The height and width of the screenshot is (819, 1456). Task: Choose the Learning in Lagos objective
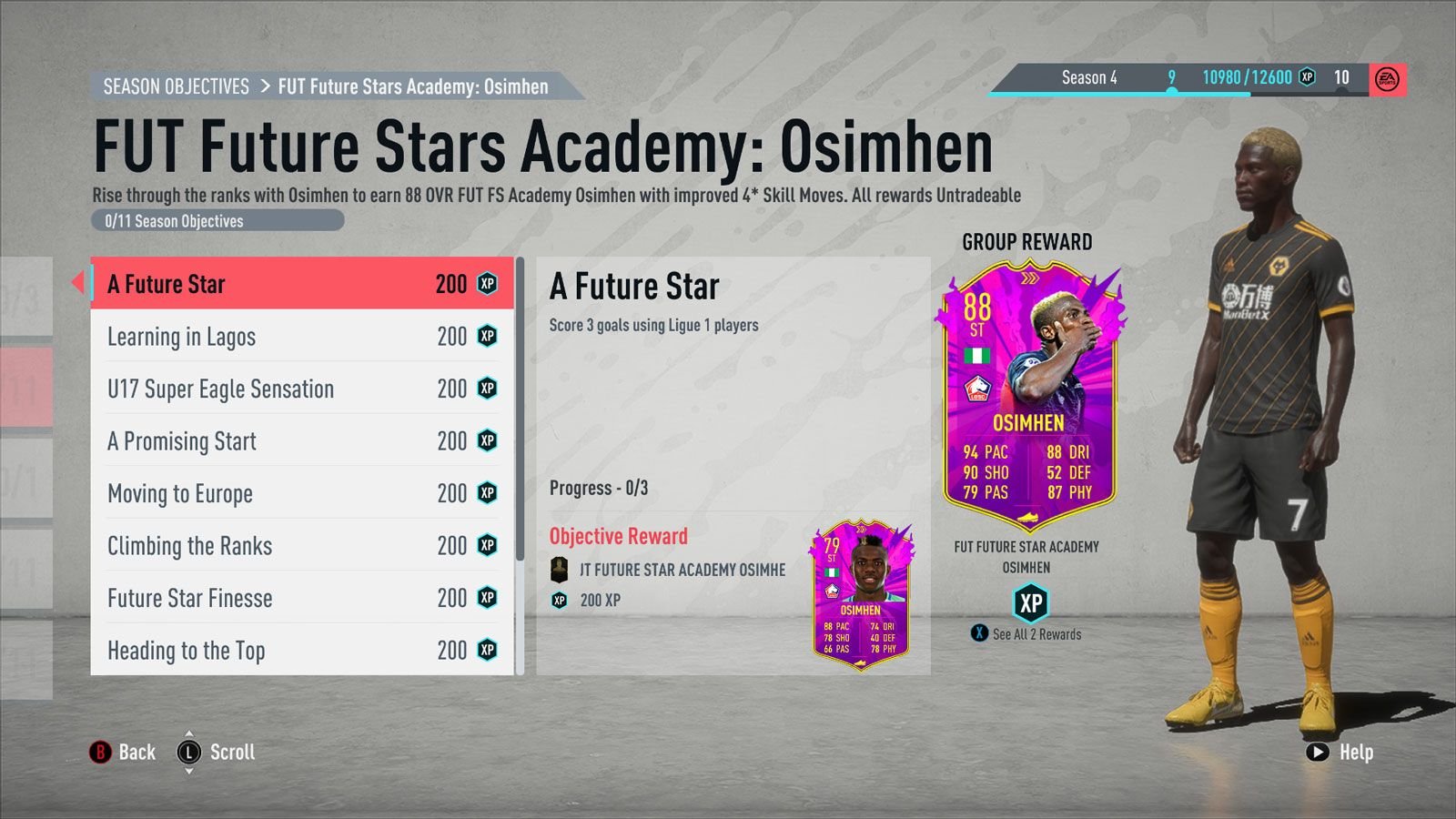coord(301,337)
